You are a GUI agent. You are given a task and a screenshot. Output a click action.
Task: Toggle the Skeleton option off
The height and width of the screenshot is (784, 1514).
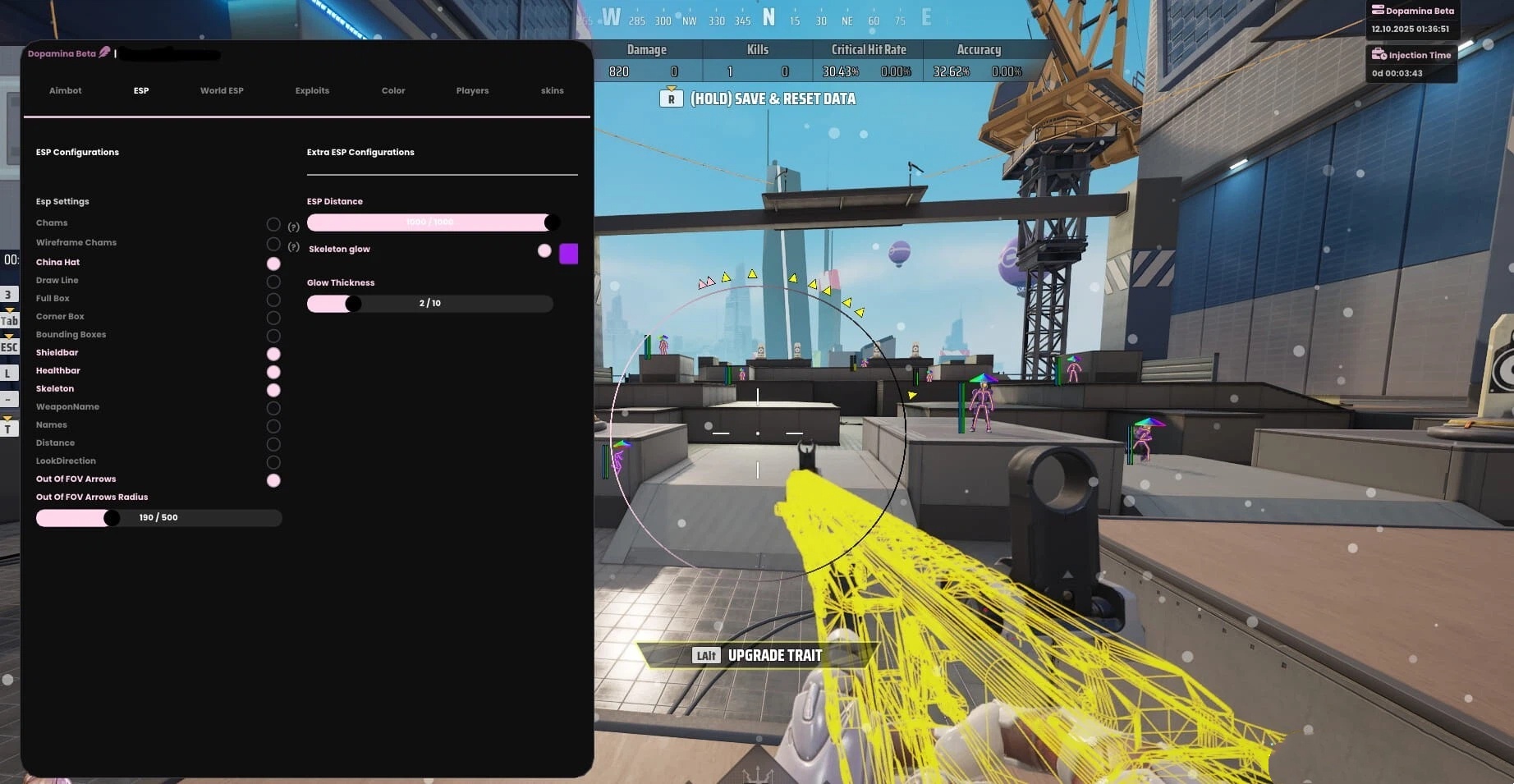click(273, 390)
